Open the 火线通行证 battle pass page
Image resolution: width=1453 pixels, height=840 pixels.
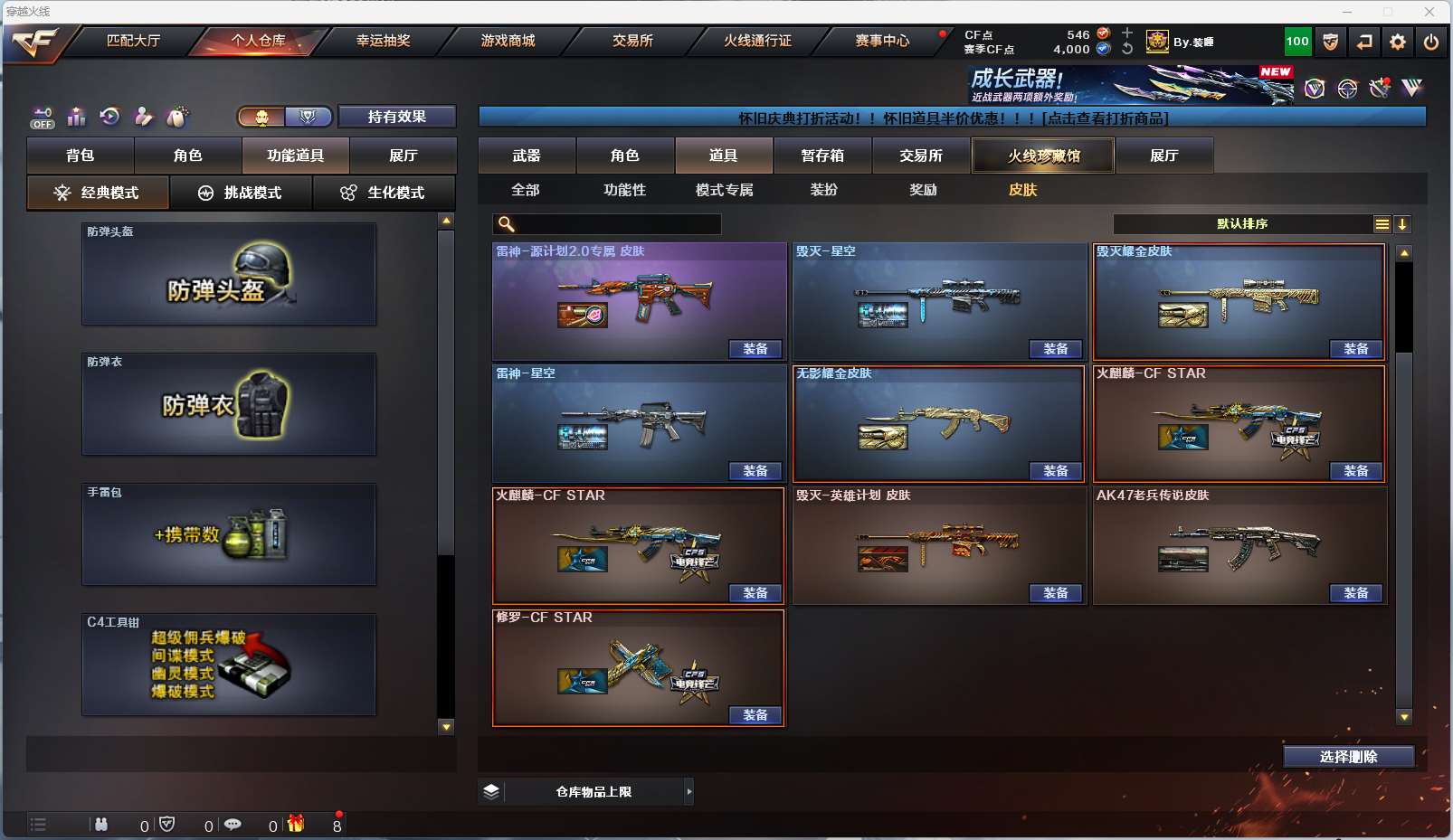tap(757, 41)
